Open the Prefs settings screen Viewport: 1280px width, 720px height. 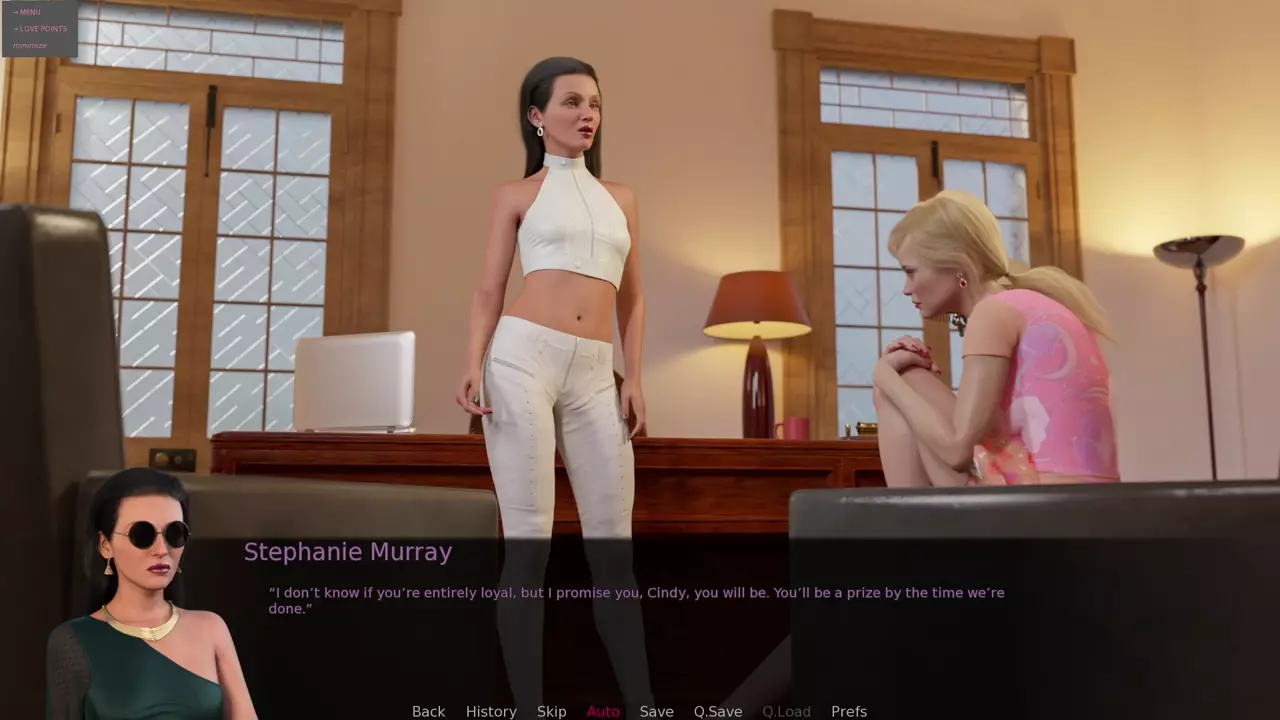click(x=849, y=711)
